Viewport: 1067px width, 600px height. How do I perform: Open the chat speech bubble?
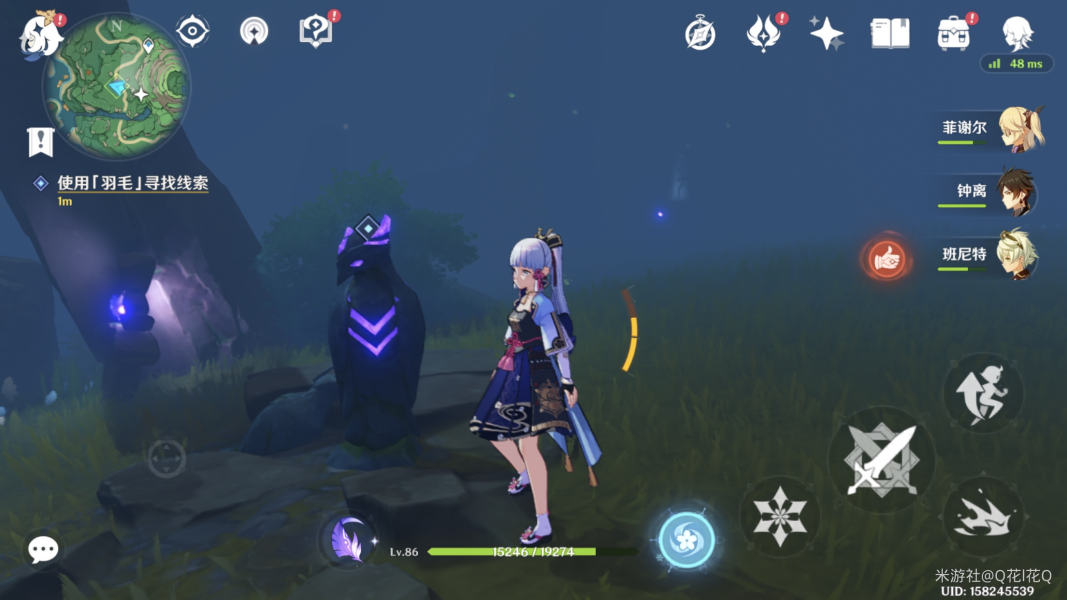coord(43,548)
